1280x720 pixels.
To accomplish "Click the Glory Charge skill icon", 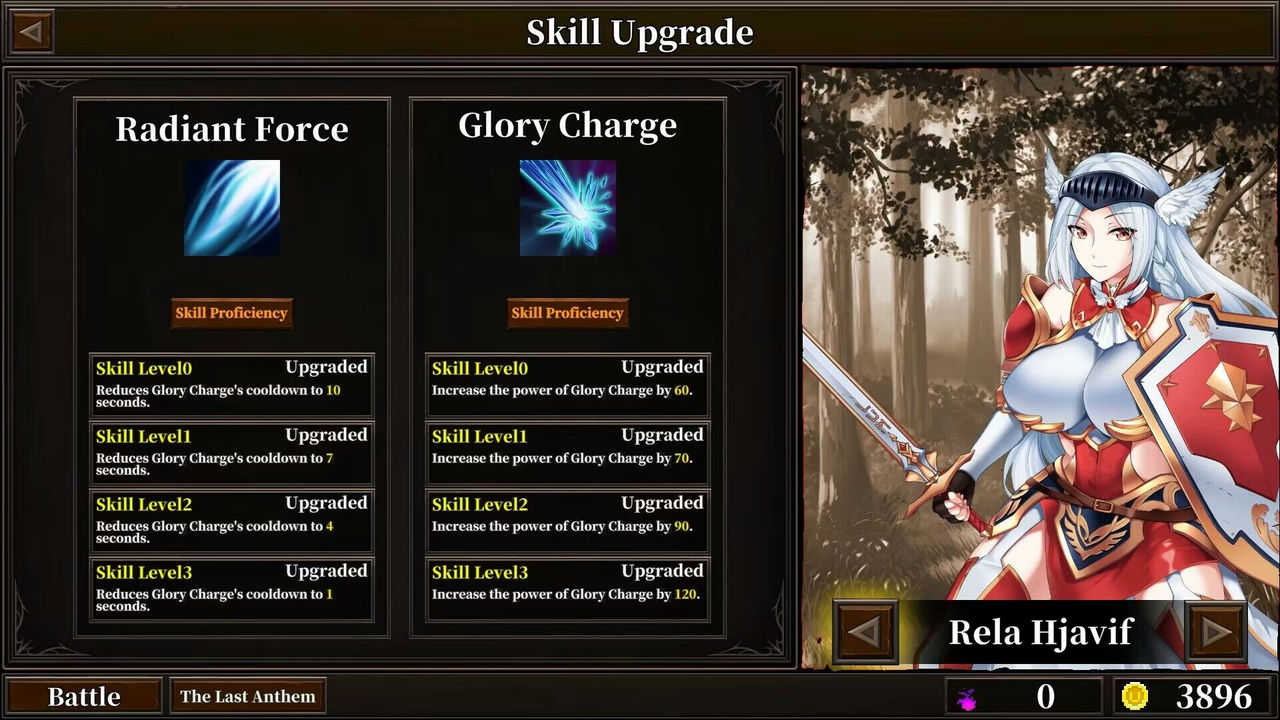I will 567,207.
